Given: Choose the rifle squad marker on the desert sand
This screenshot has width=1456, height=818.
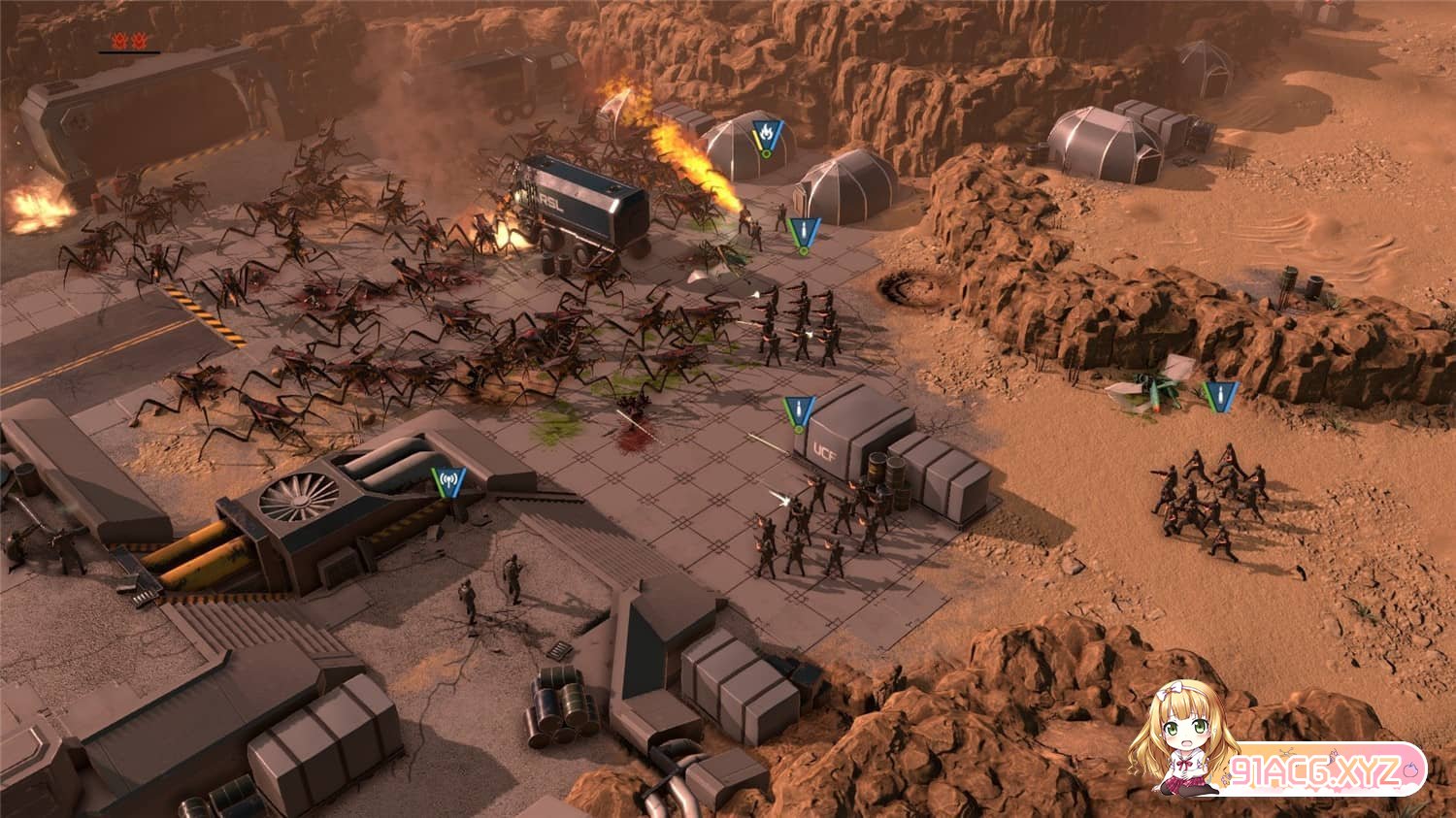Looking at the screenshot, I should point(1220,395).
